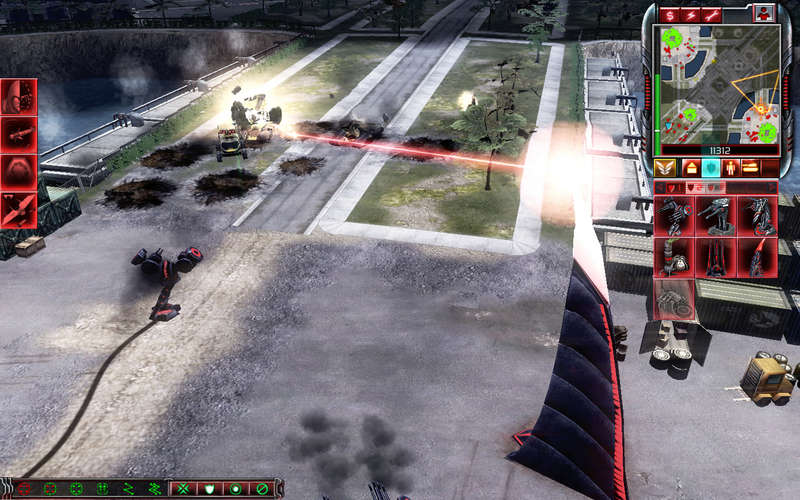Open the winged-emblem tab below the minimap
The image size is (800, 500).
667,167
